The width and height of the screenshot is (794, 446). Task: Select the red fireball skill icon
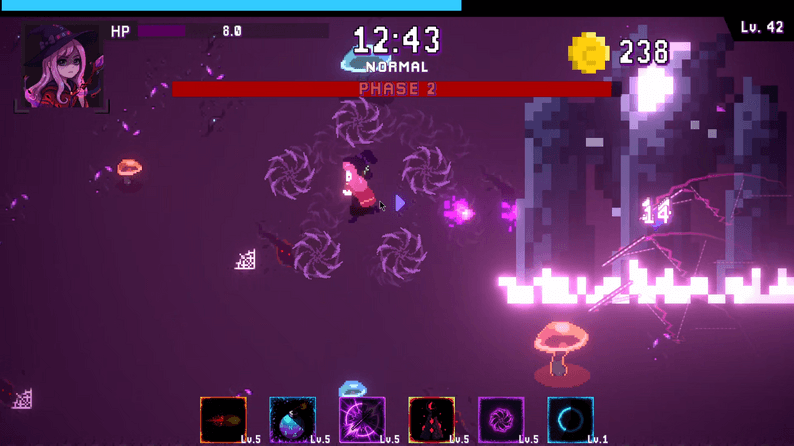click(x=222, y=419)
